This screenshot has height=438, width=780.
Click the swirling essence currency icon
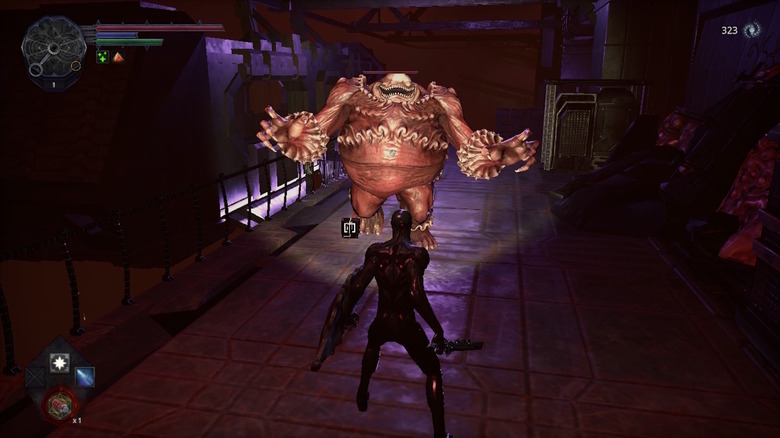coord(752,30)
